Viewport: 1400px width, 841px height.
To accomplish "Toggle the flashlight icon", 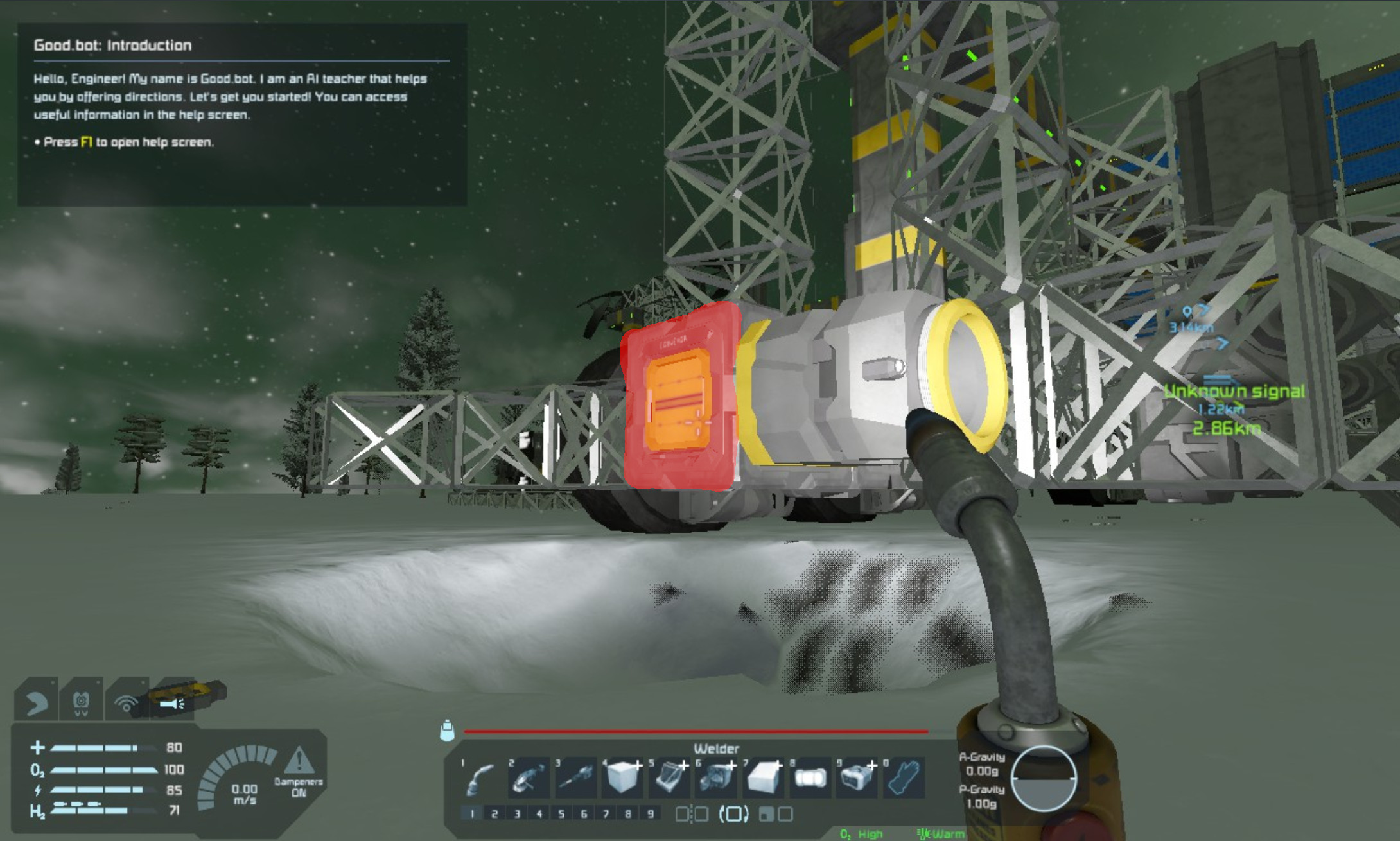I will click(172, 704).
